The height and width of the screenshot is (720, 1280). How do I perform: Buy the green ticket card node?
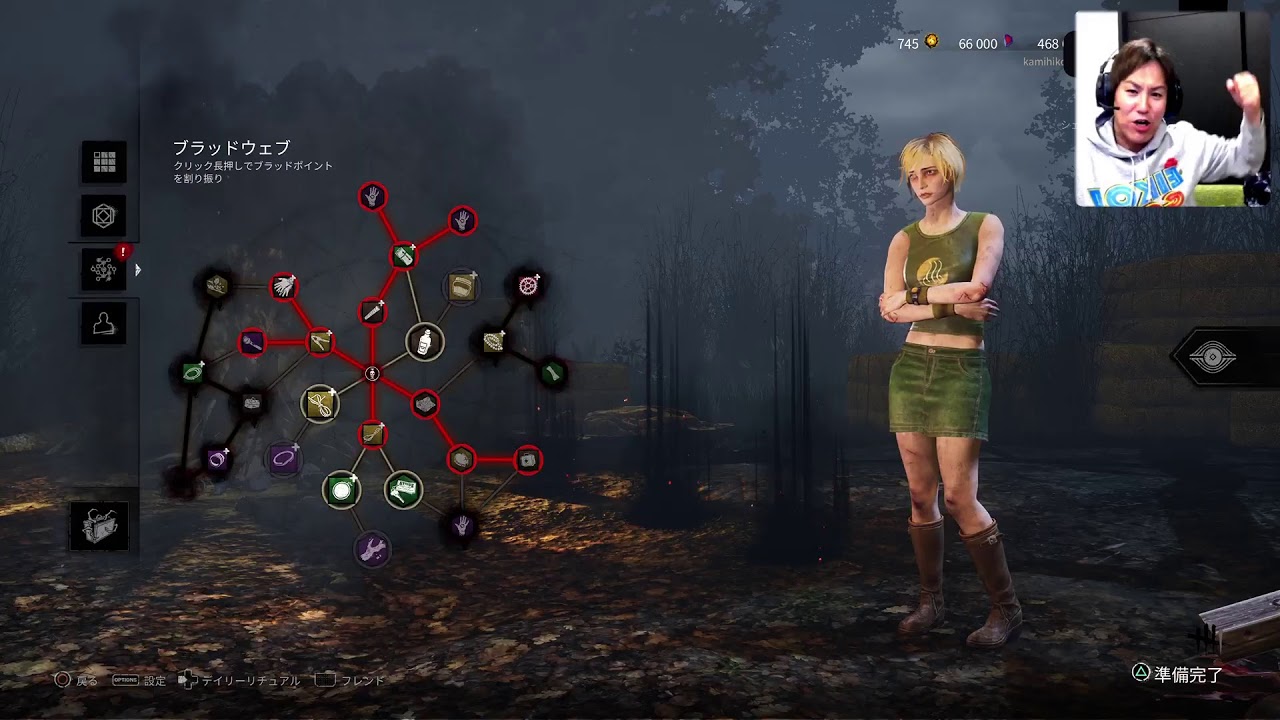(x=404, y=489)
